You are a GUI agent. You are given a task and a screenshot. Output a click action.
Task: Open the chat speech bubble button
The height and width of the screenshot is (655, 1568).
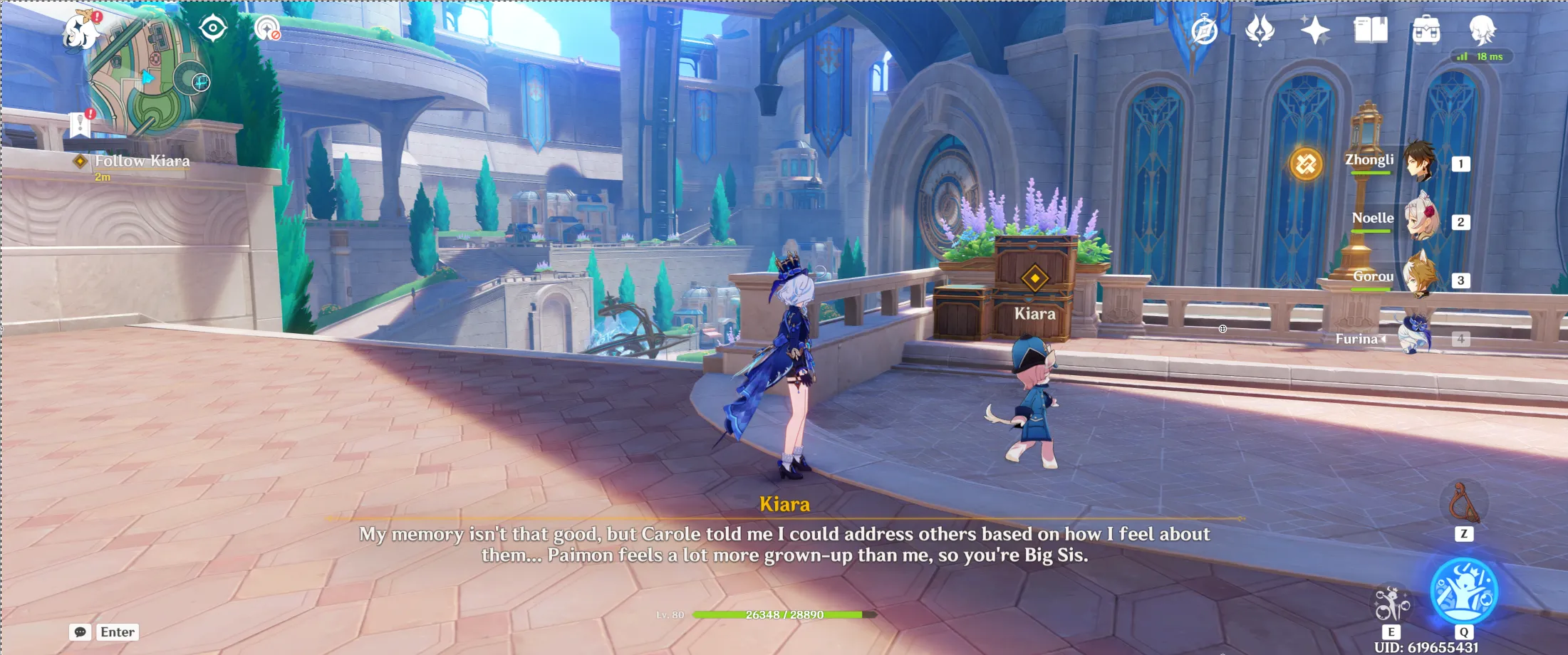click(x=80, y=632)
